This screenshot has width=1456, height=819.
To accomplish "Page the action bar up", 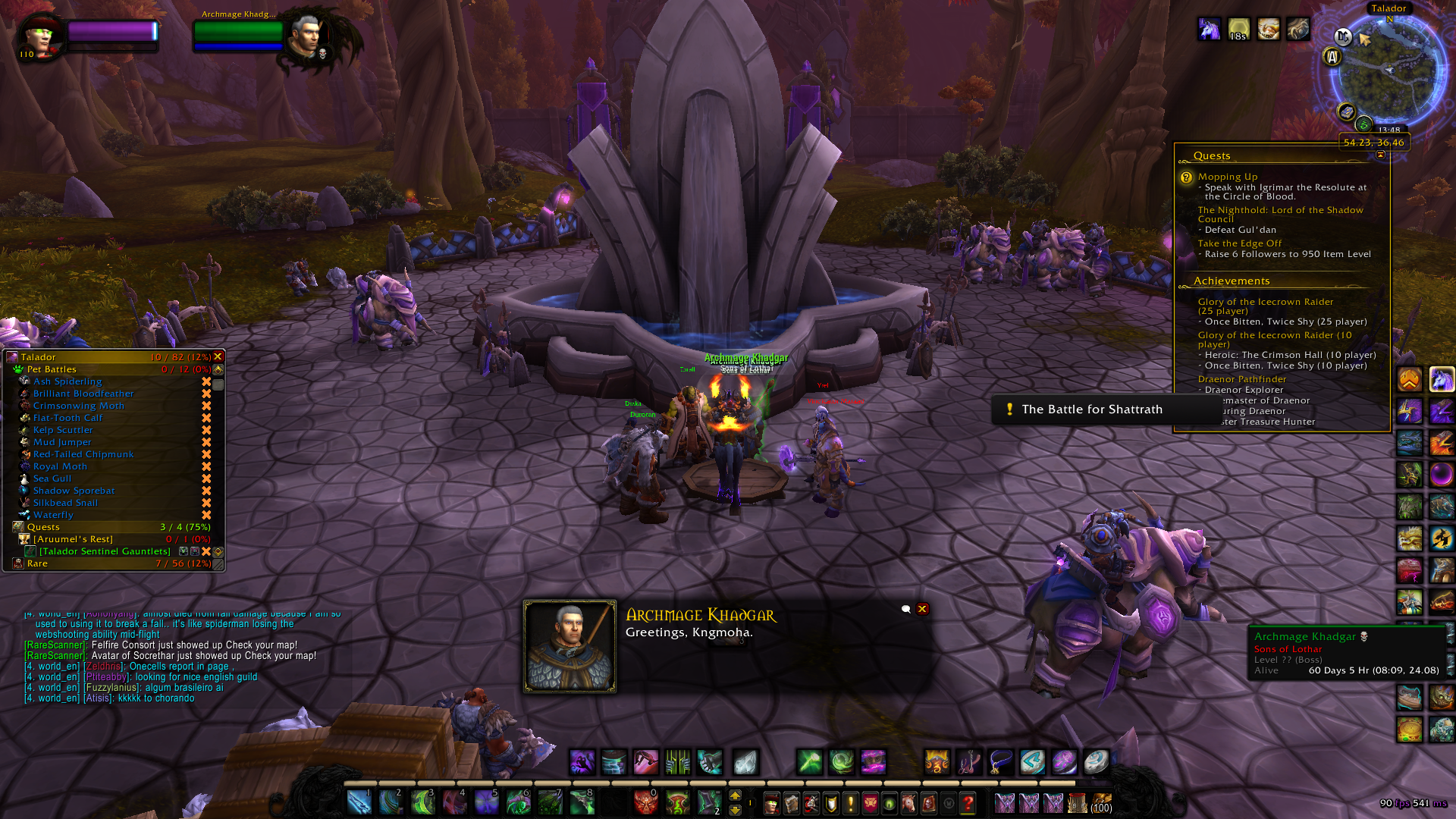I will (735, 795).
